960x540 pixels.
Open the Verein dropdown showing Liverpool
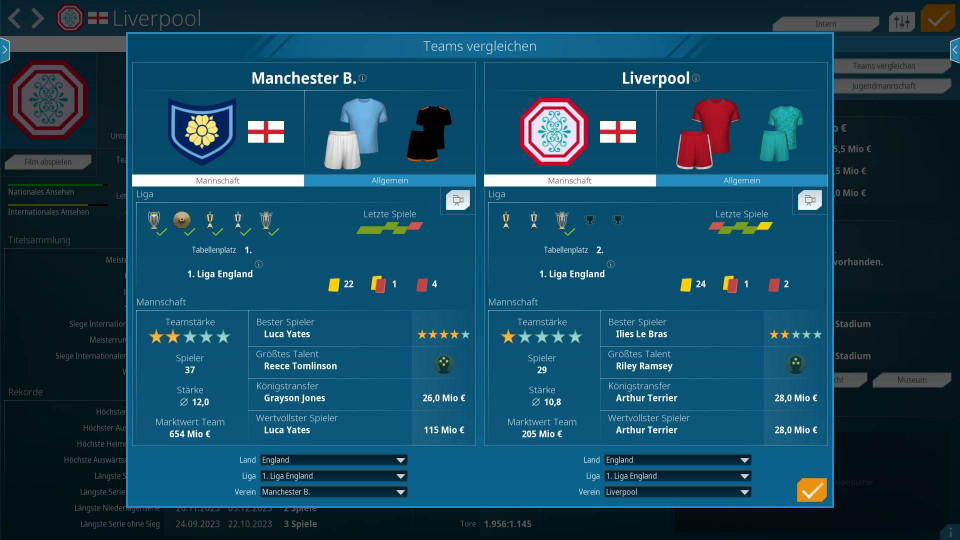pos(677,492)
